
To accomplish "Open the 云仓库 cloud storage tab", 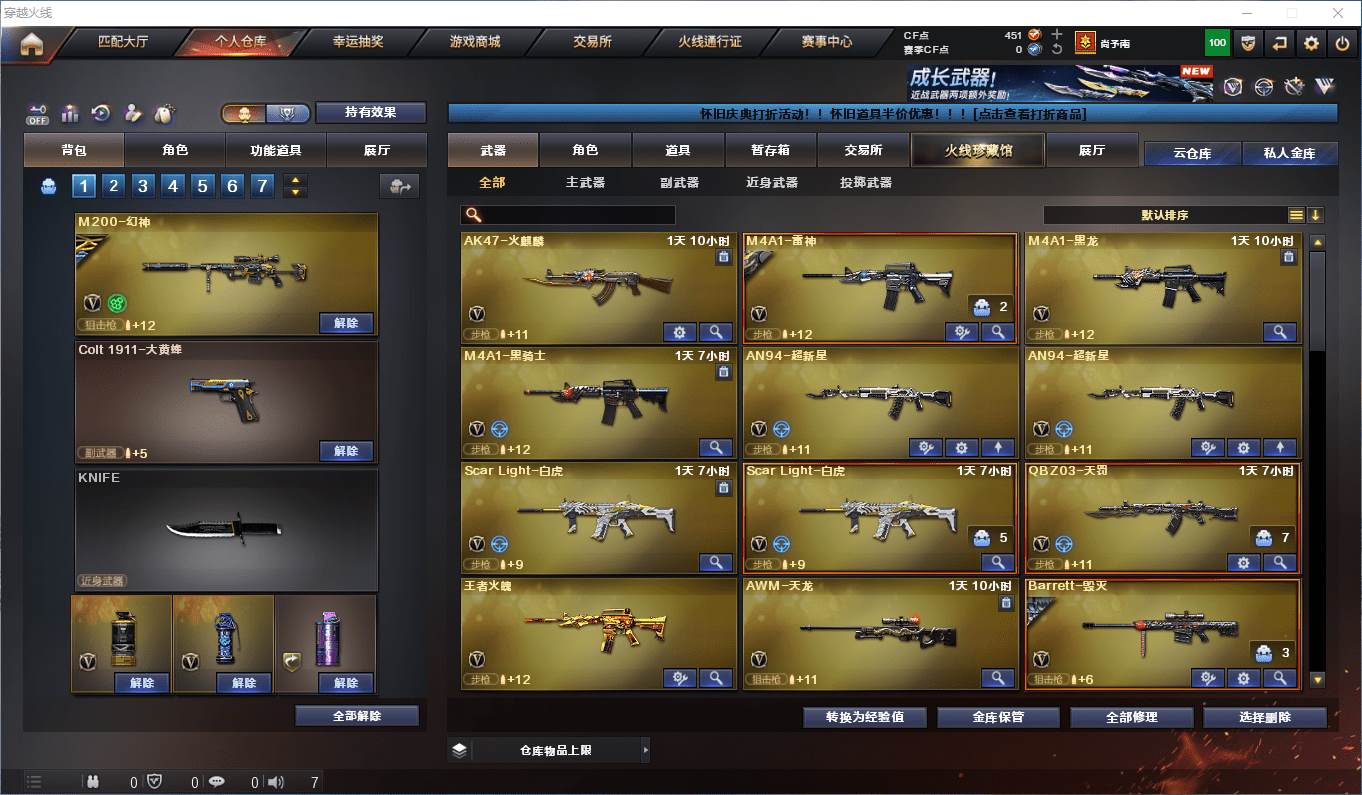I will click(1192, 154).
